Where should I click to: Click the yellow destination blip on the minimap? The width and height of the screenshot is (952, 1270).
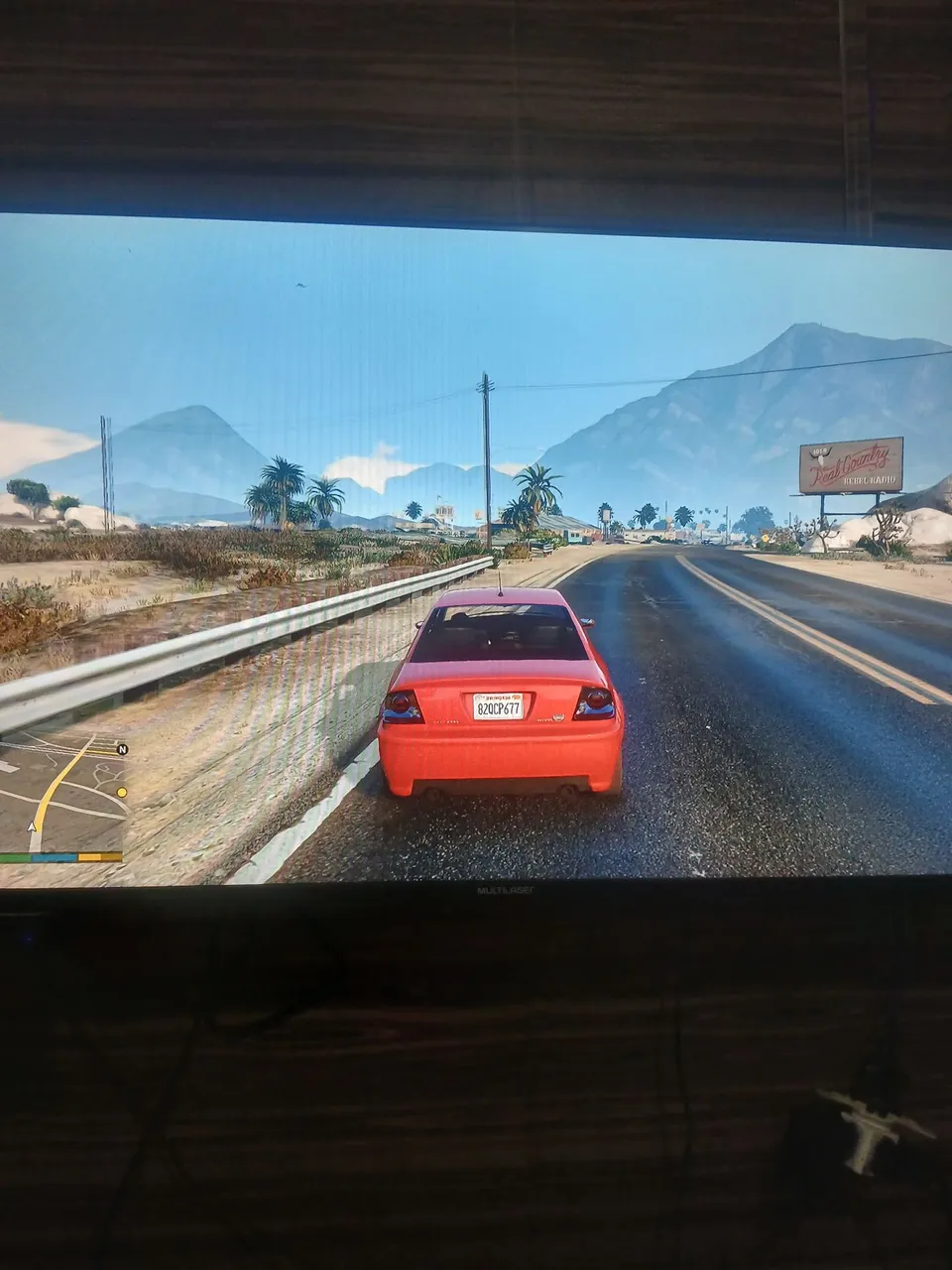point(122,792)
